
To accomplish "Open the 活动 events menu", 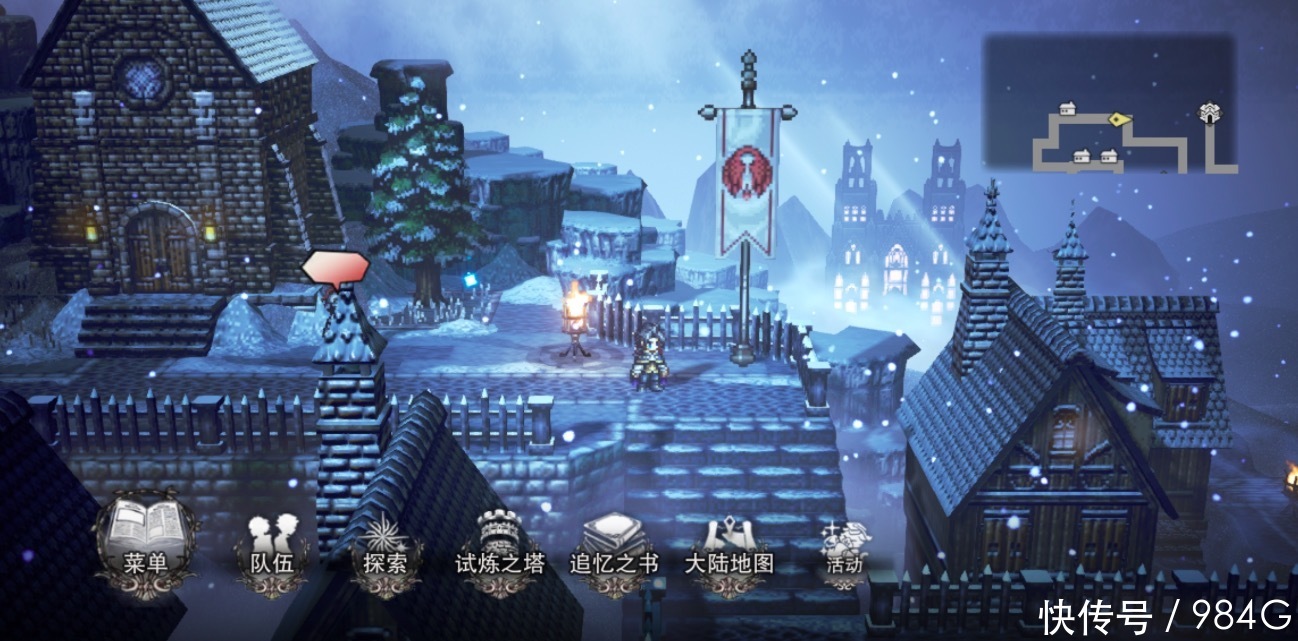I will [x=843, y=548].
